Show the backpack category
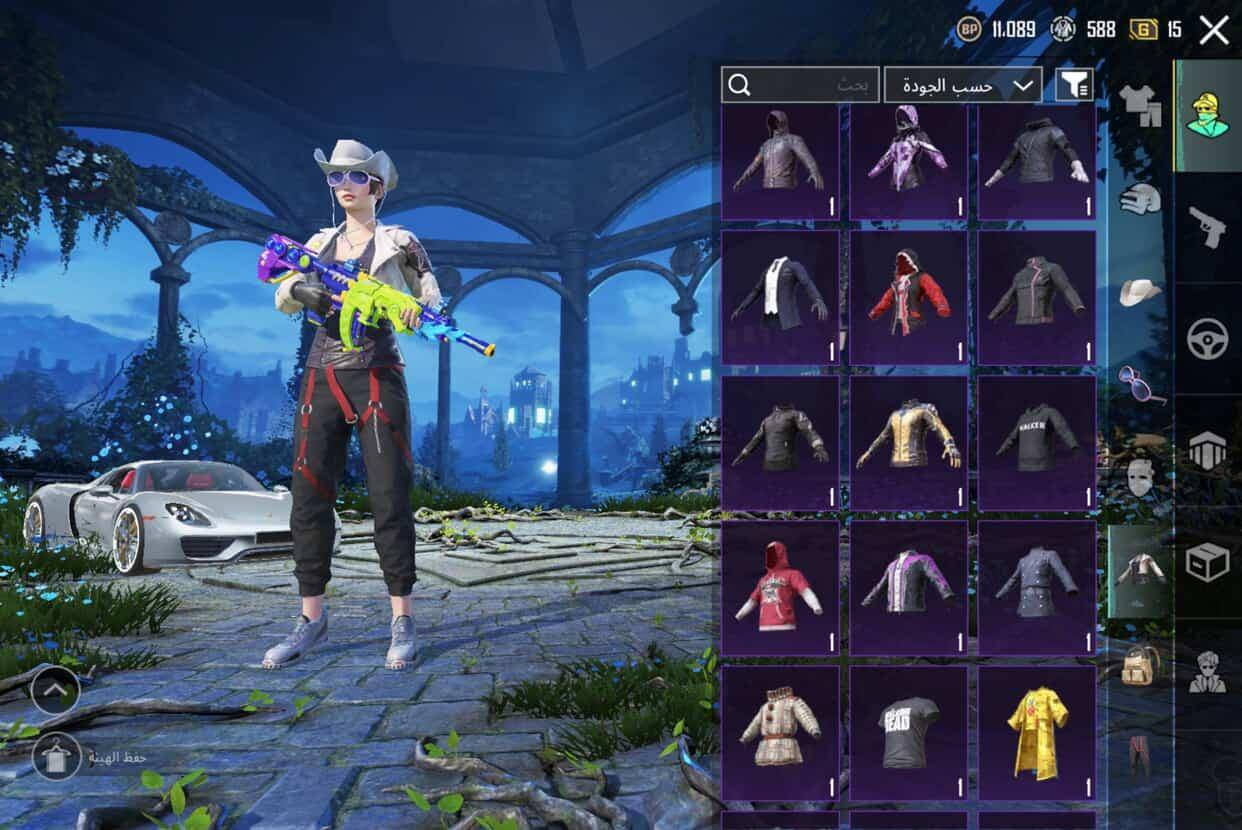This screenshot has width=1242, height=830. click(1140, 665)
